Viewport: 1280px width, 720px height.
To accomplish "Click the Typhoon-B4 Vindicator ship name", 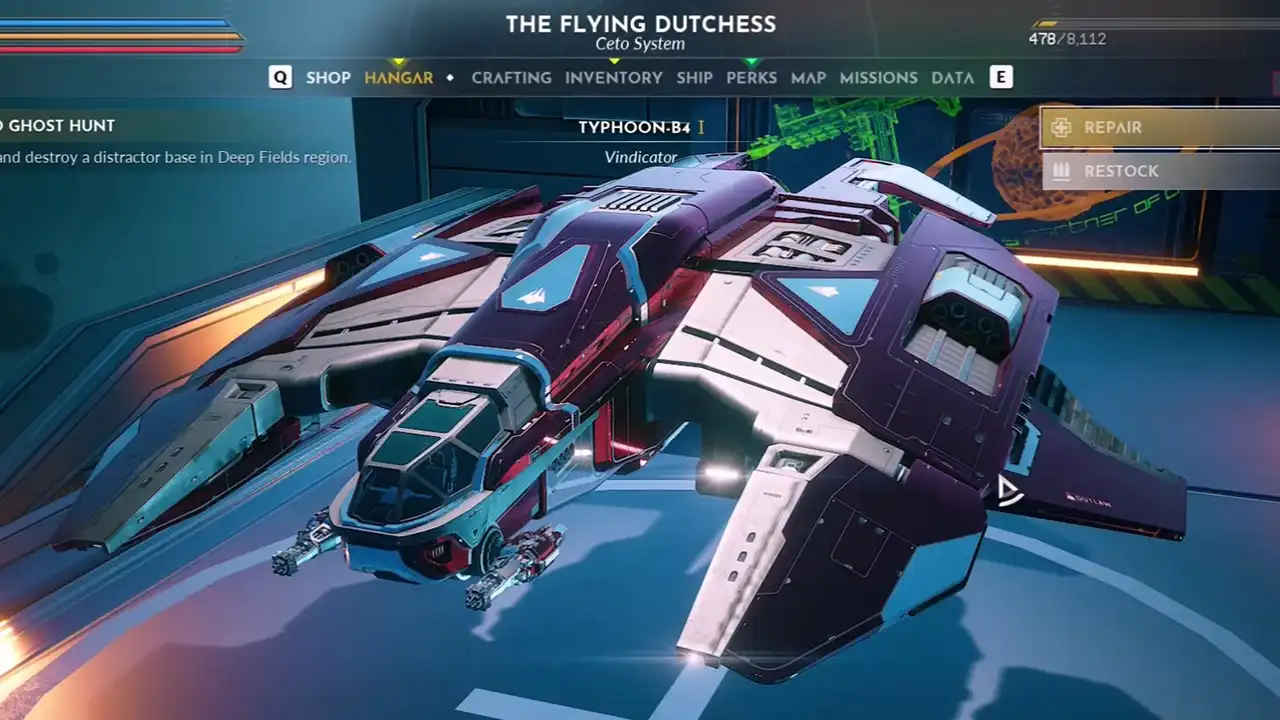I will [x=635, y=128].
